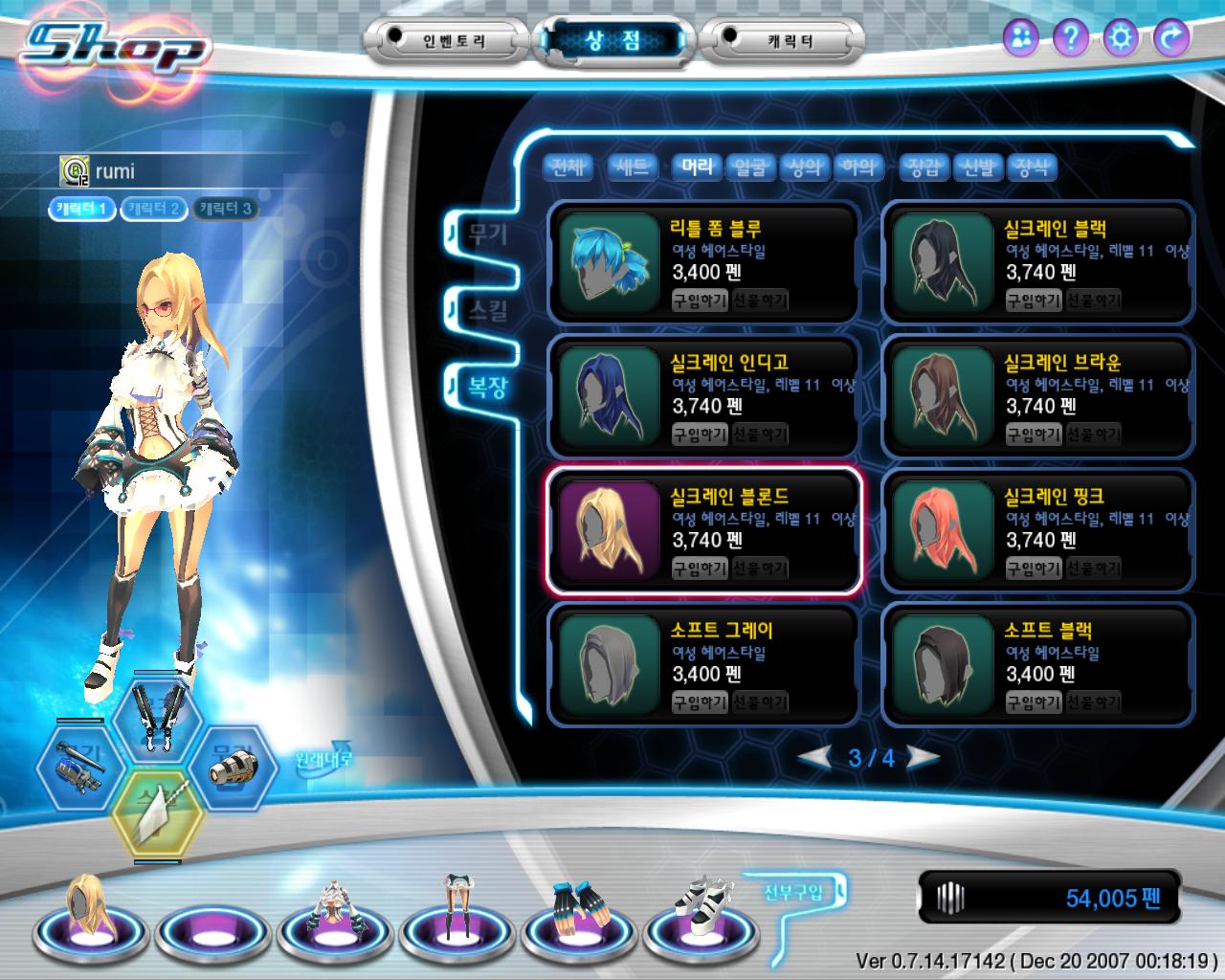Choose the 신발 shoes category
The height and width of the screenshot is (980, 1225).
coord(978,168)
